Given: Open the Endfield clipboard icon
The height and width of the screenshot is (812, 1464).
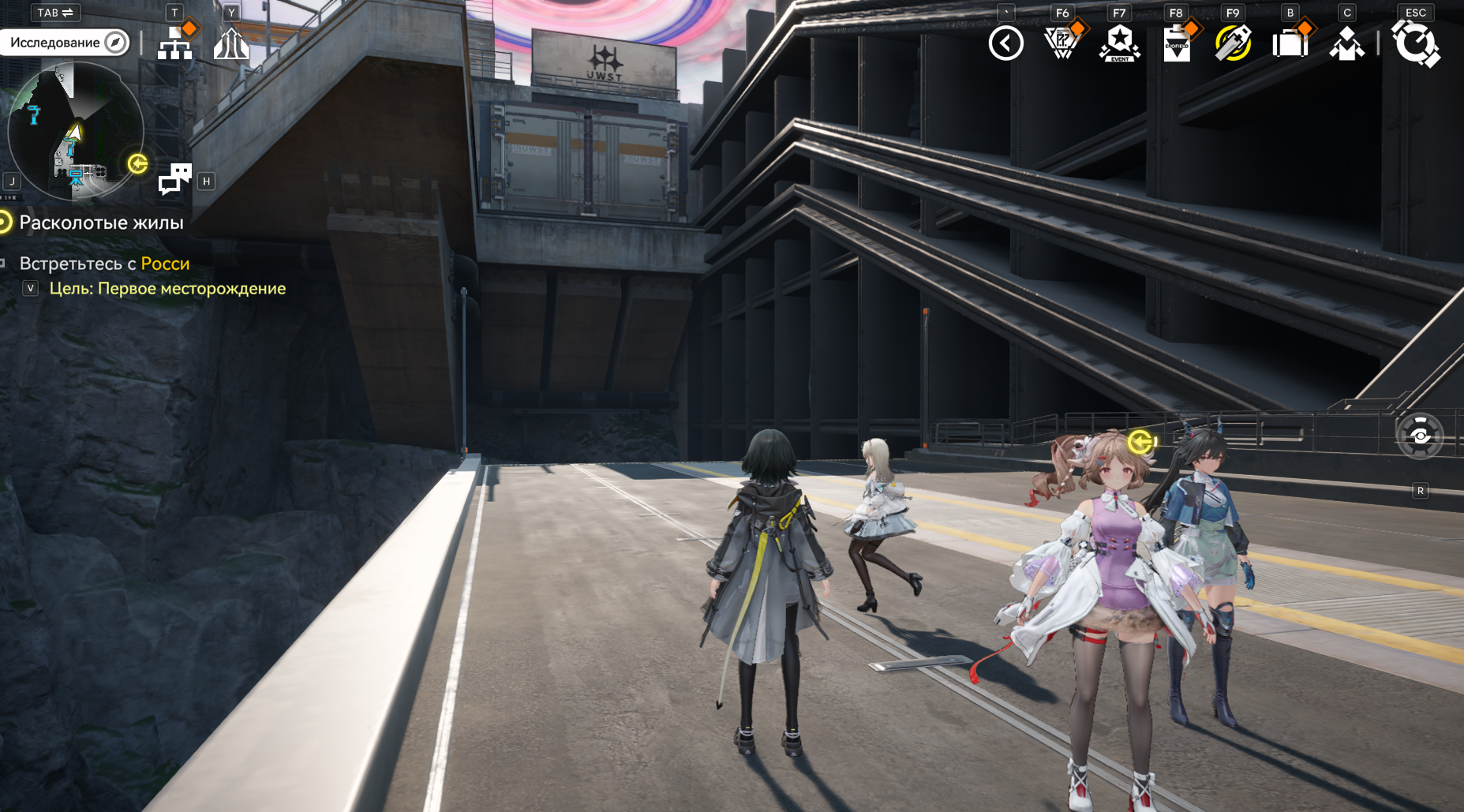Looking at the screenshot, I should [x=1176, y=44].
